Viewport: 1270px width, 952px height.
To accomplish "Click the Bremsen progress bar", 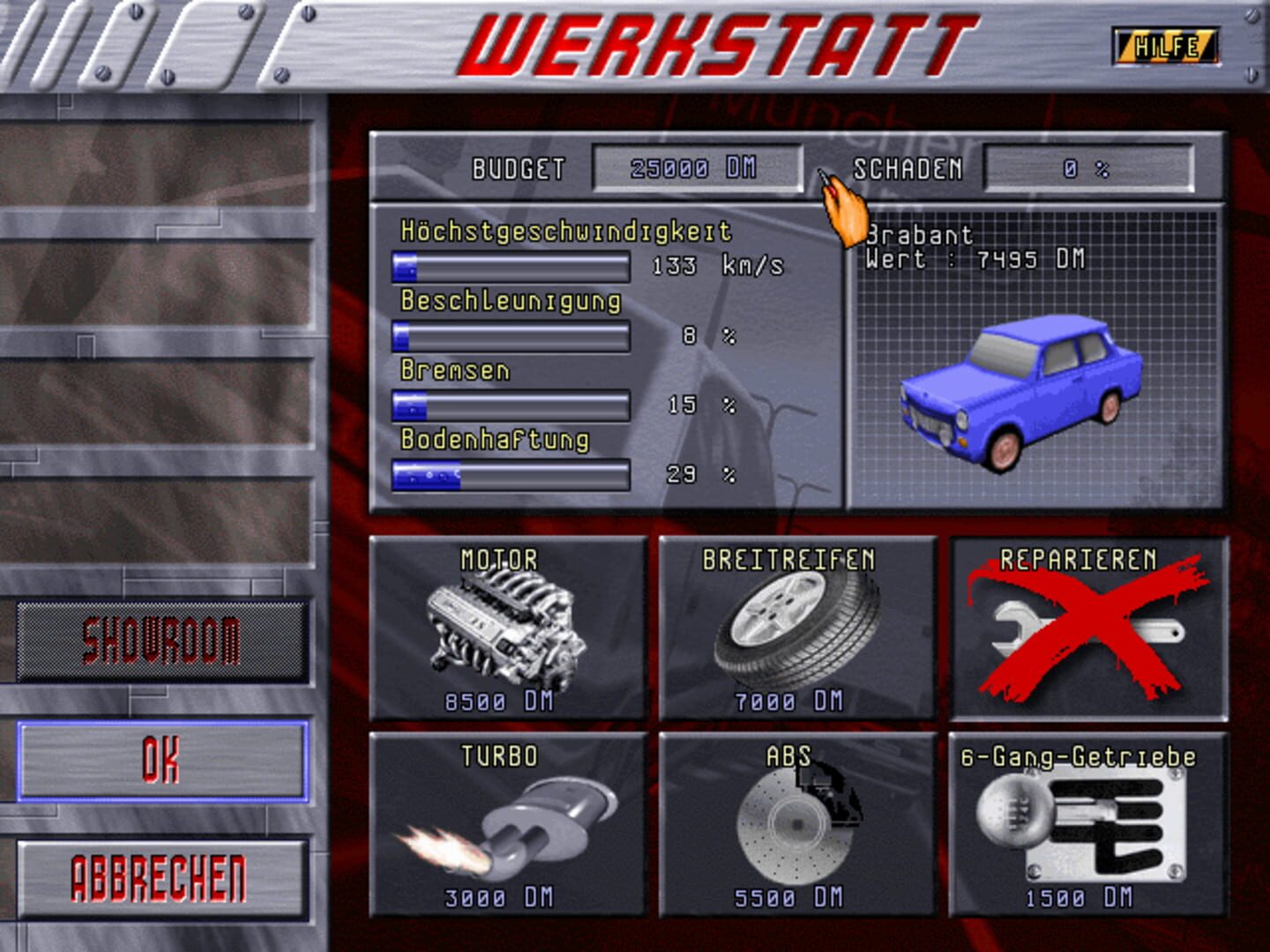I will pyautogui.click(x=512, y=405).
